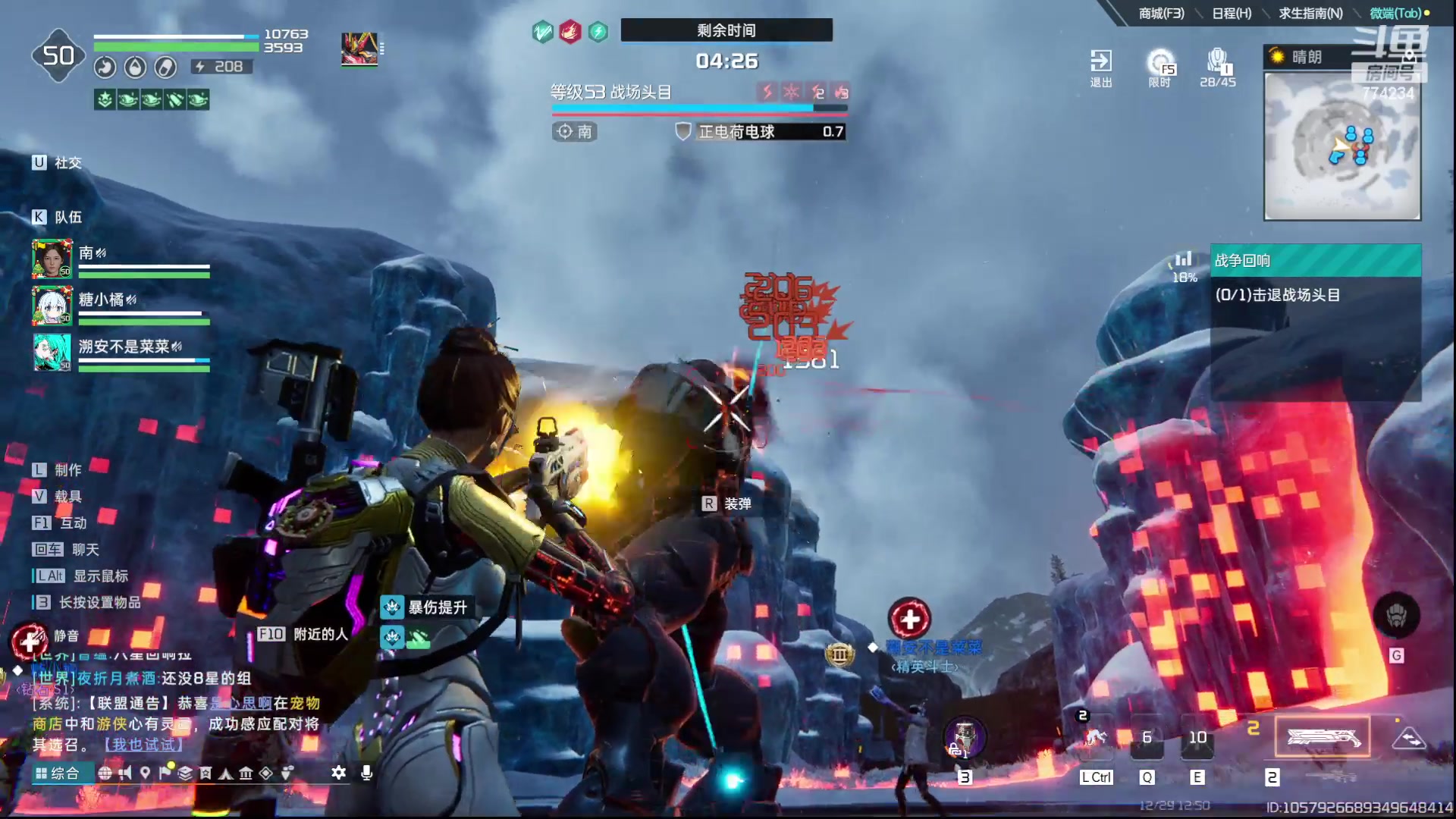Toggle the microphone icon in chat bar

[366, 773]
